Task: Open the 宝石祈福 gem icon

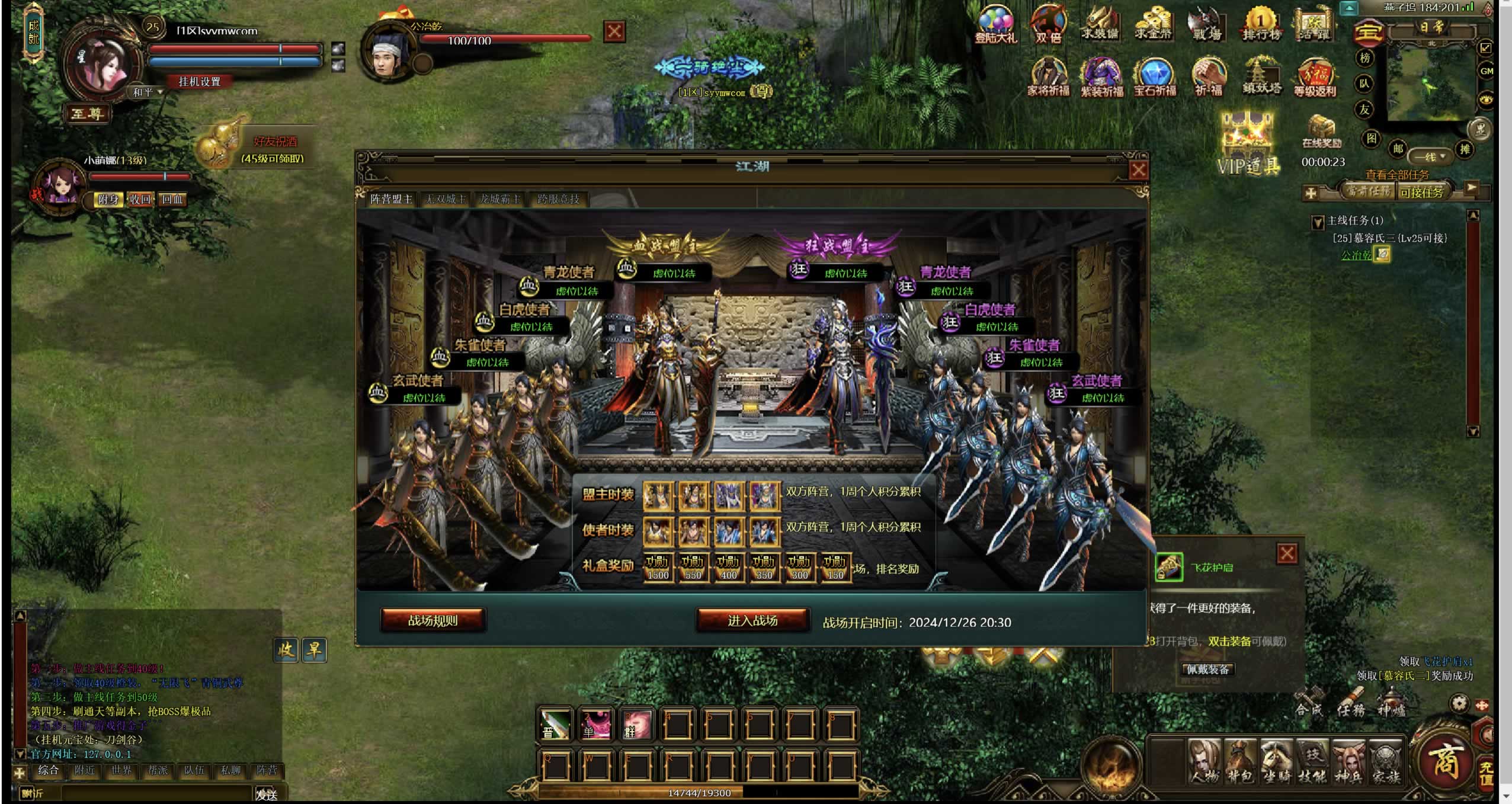Action: [1155, 77]
